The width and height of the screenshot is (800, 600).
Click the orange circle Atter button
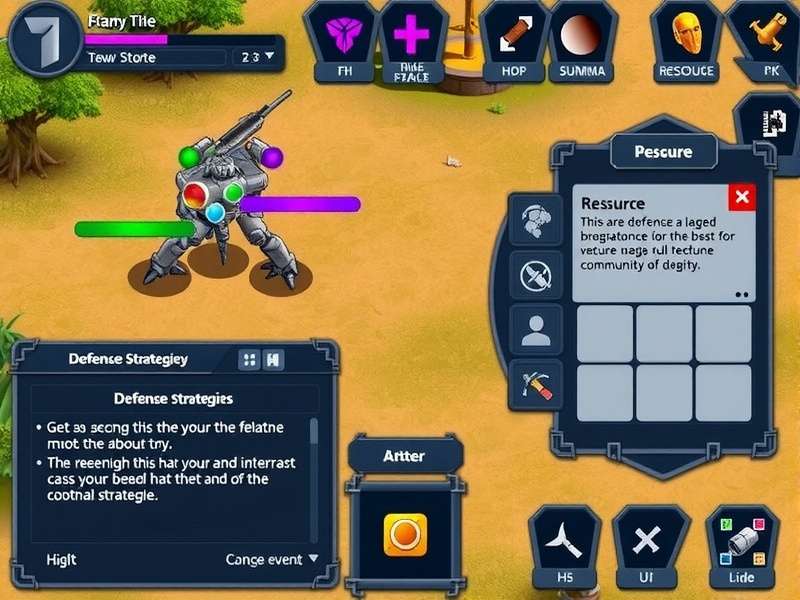coord(405,535)
